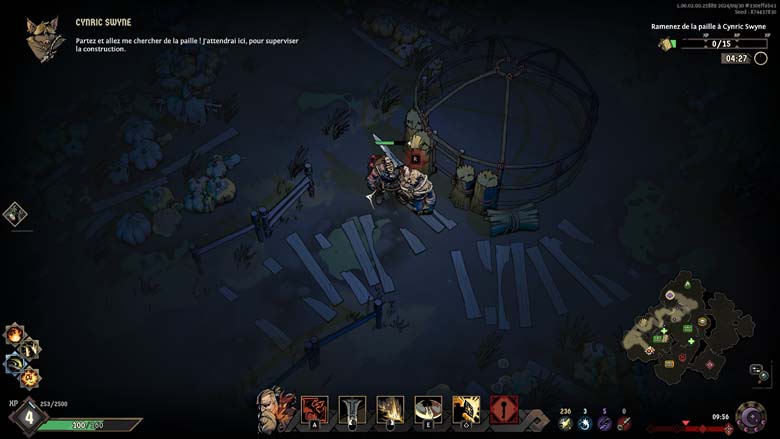
Task: Click the red key item slot
Action: [504, 409]
